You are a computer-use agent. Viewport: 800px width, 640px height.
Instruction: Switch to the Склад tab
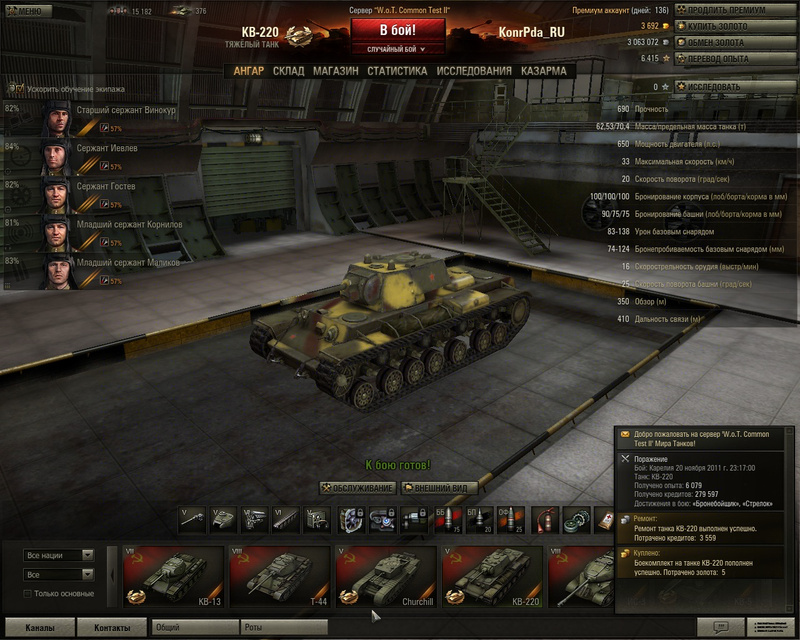288,71
